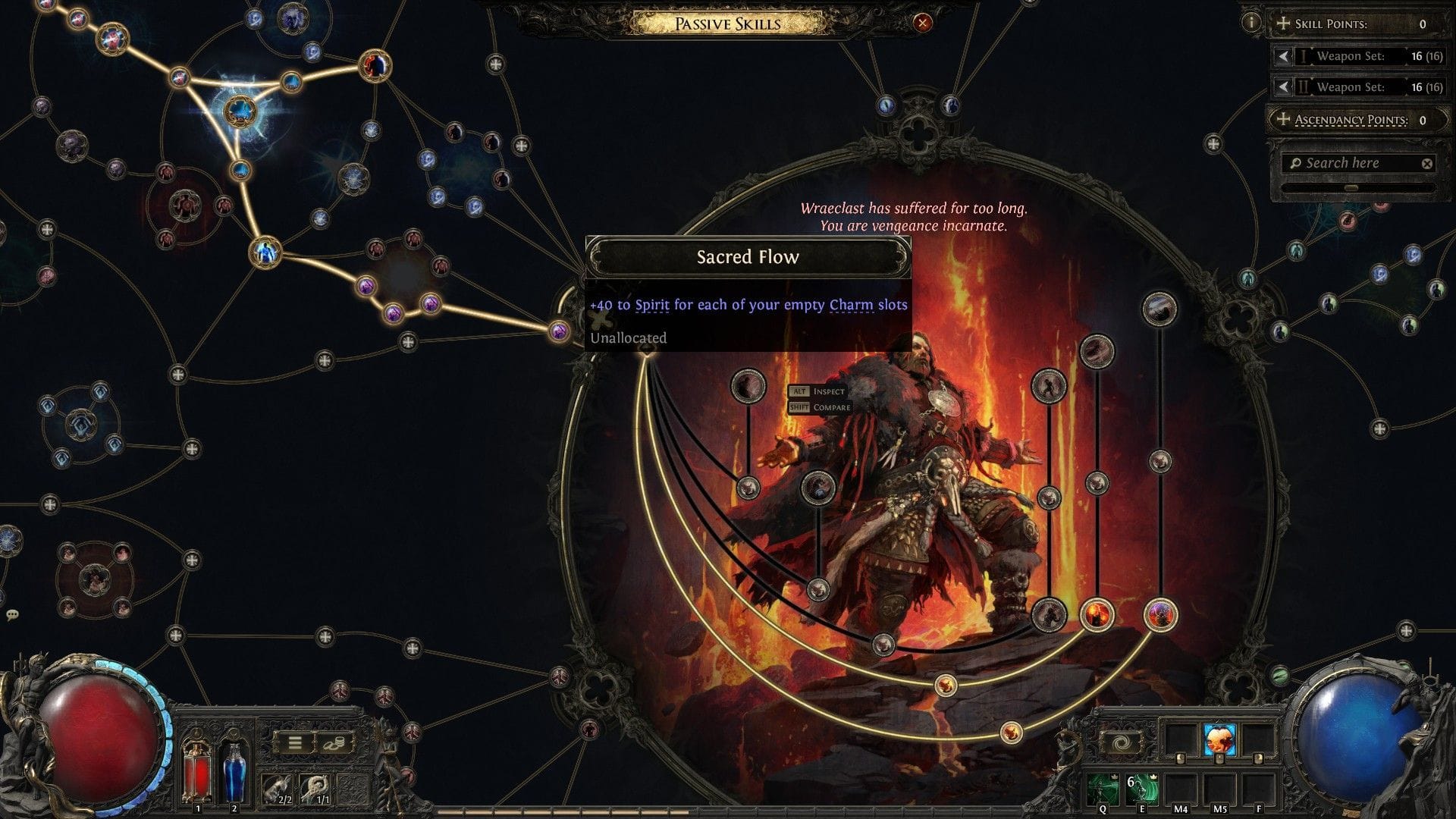The image size is (1456, 819).
Task: Open the chat speech bubble icon
Action: [12, 615]
